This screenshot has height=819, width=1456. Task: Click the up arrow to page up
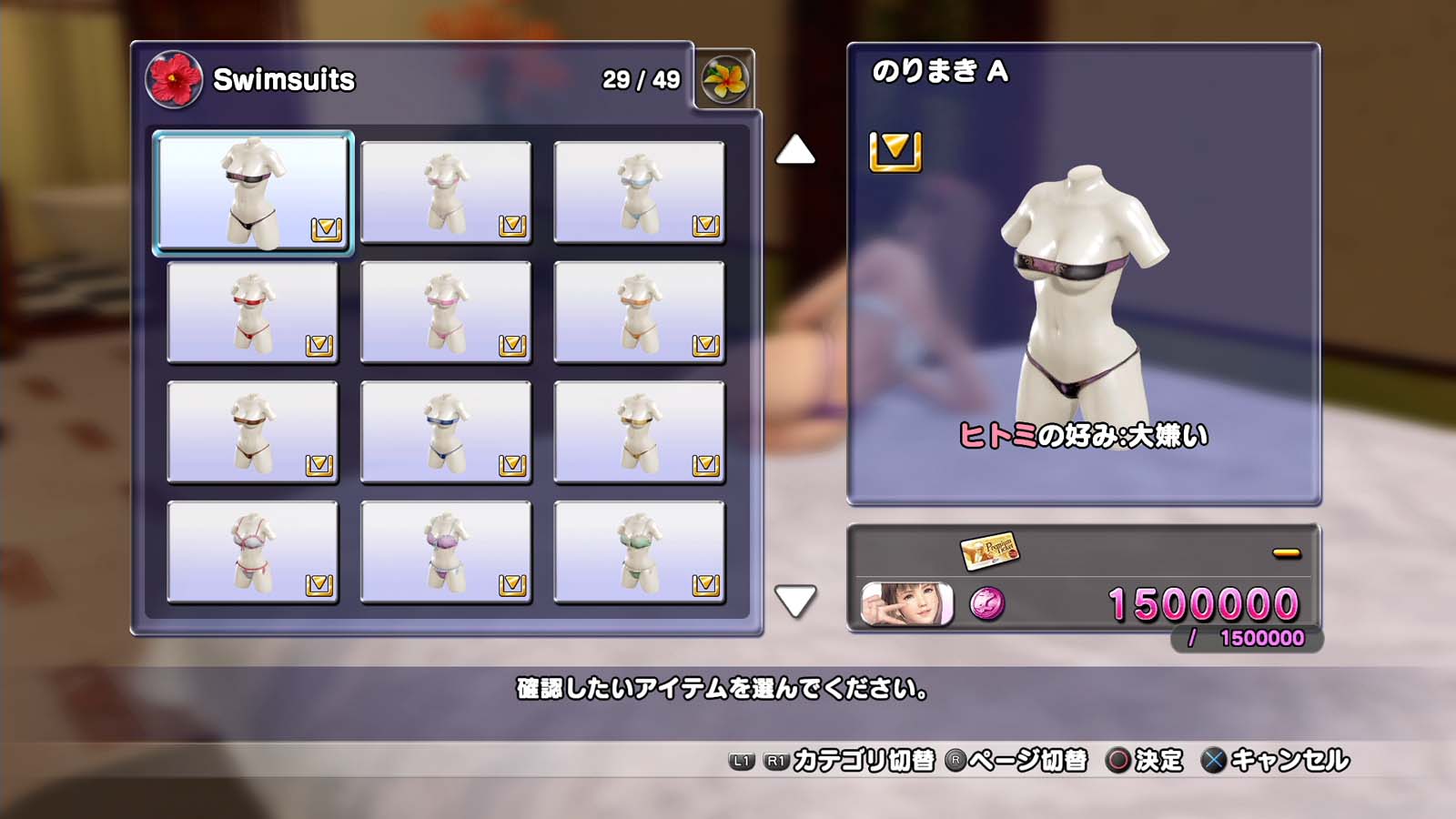point(794,150)
